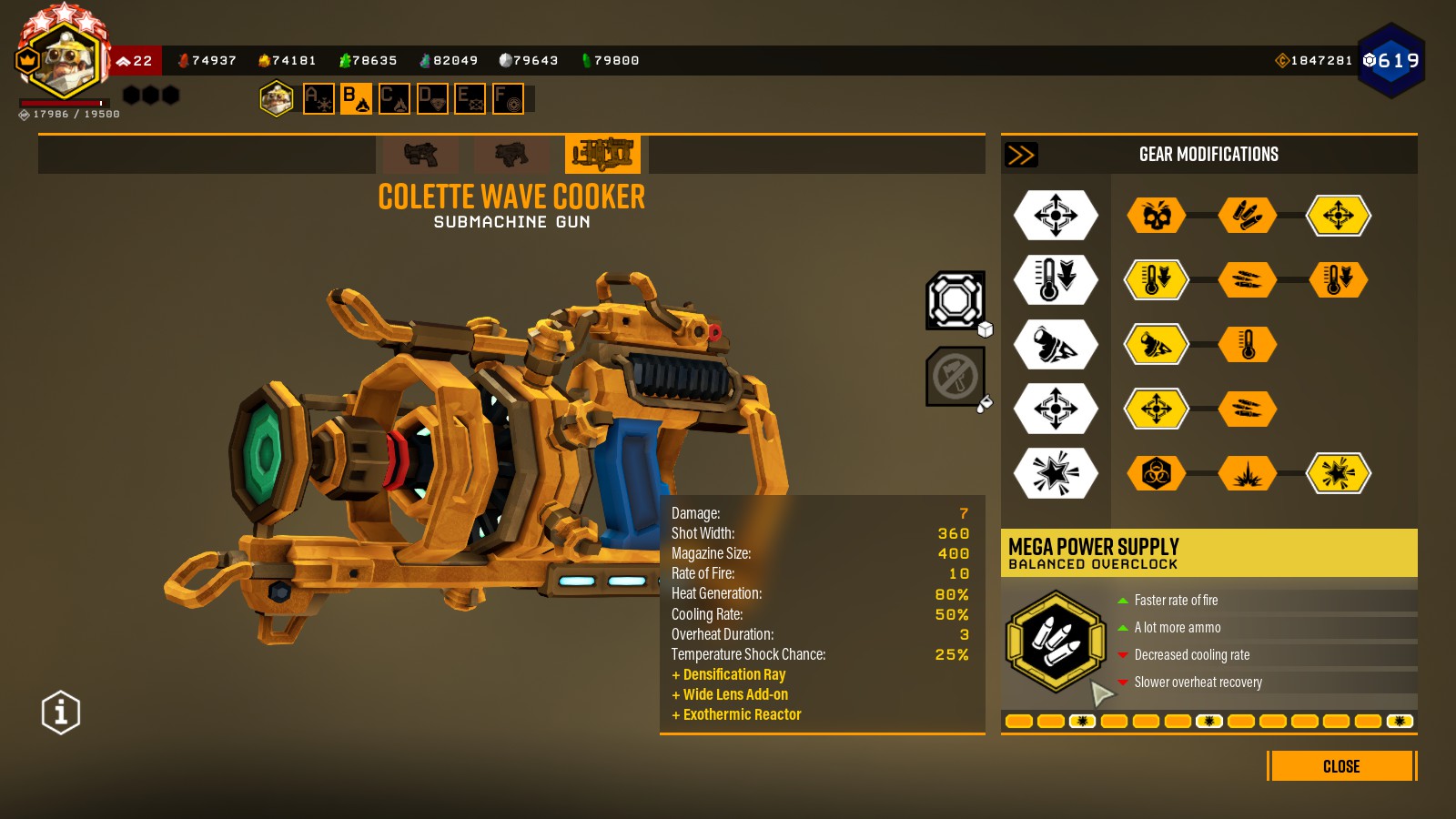The width and height of the screenshot is (1456, 819).
Task: Choose loadout F
Action: (508, 98)
